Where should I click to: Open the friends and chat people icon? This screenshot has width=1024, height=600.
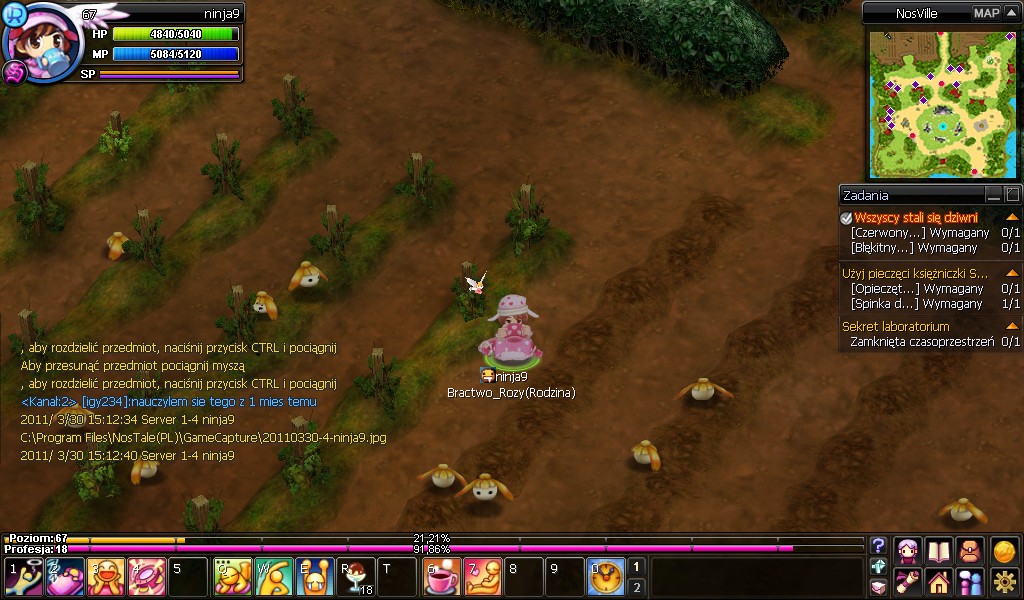[970, 581]
